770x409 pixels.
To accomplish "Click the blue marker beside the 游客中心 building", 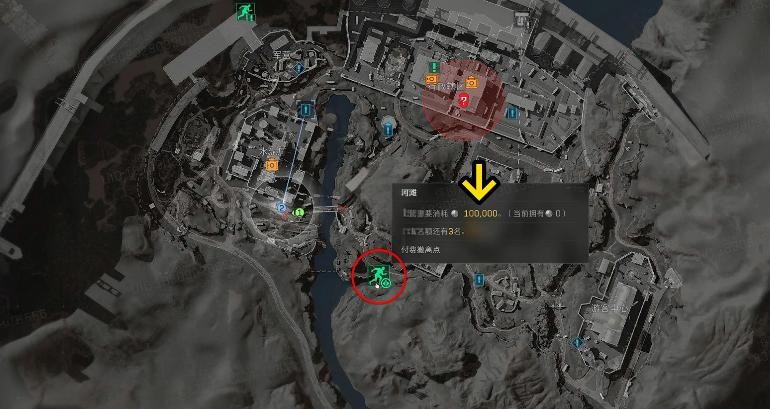I will click(577, 342).
